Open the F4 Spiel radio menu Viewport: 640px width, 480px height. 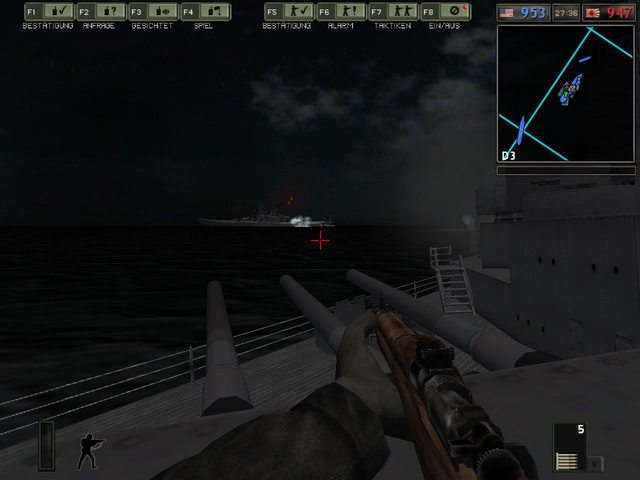tap(205, 12)
